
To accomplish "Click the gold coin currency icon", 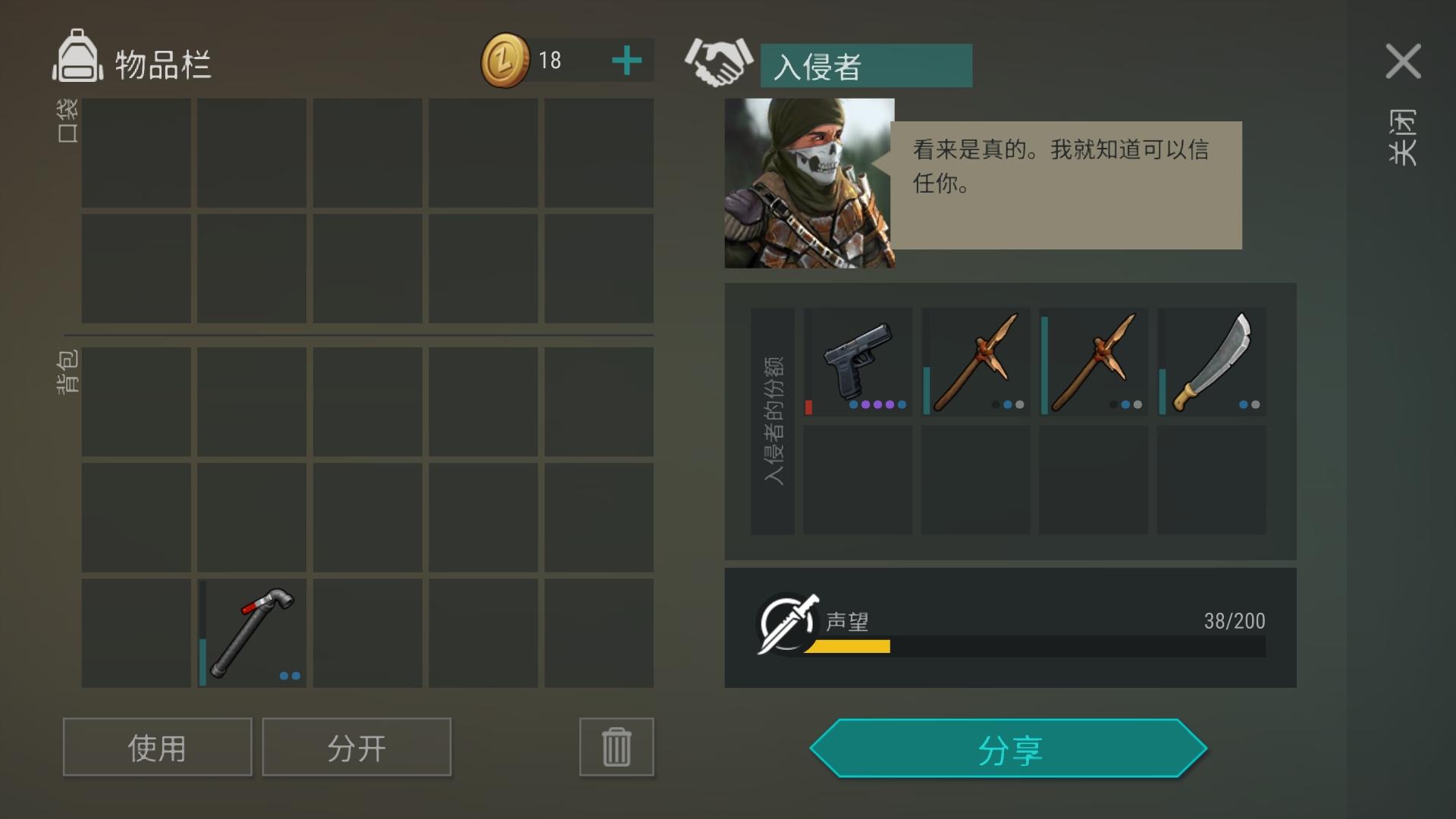I will pyautogui.click(x=507, y=59).
